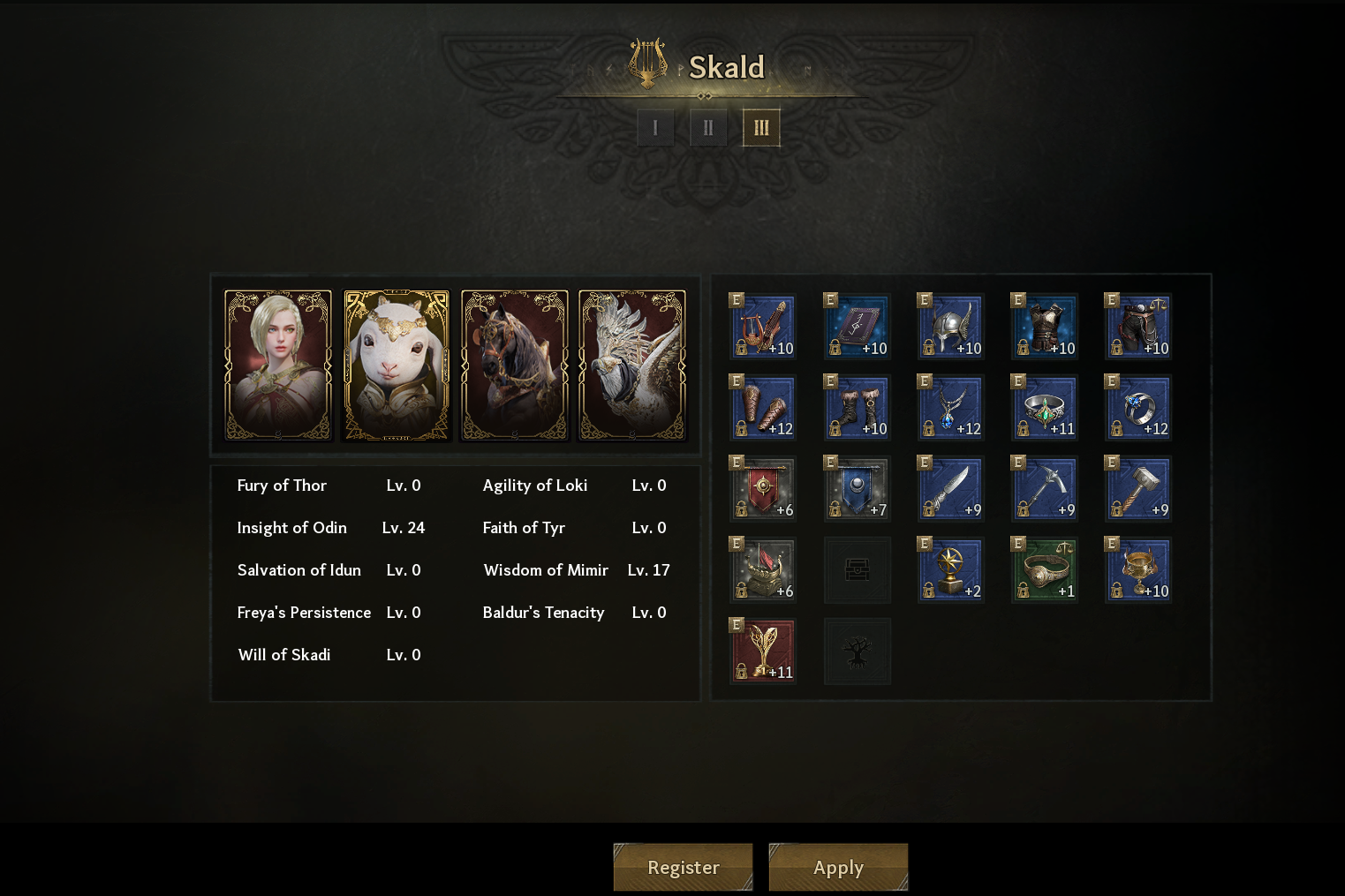Choose the +6 red banner slot
This screenshot has width=1345, height=896.
[763, 489]
